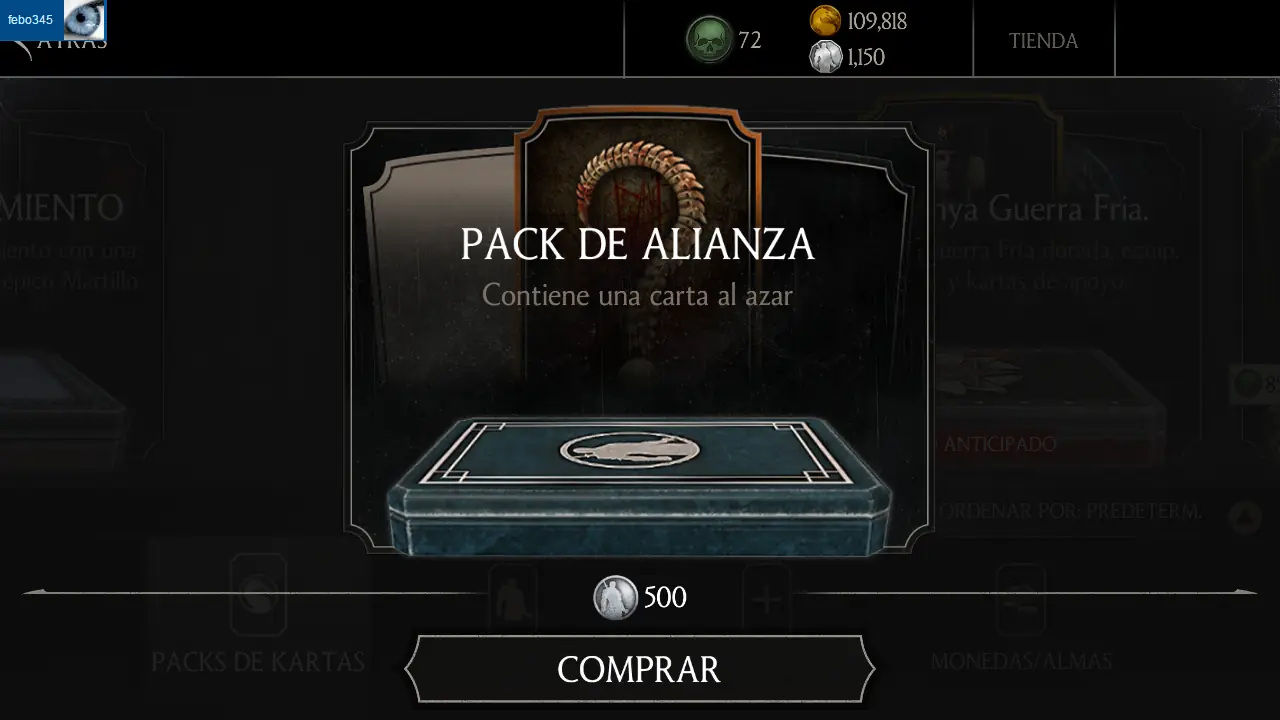This screenshot has width=1280, height=720.
Task: Open the TIENDA header section
Action: coord(1044,40)
